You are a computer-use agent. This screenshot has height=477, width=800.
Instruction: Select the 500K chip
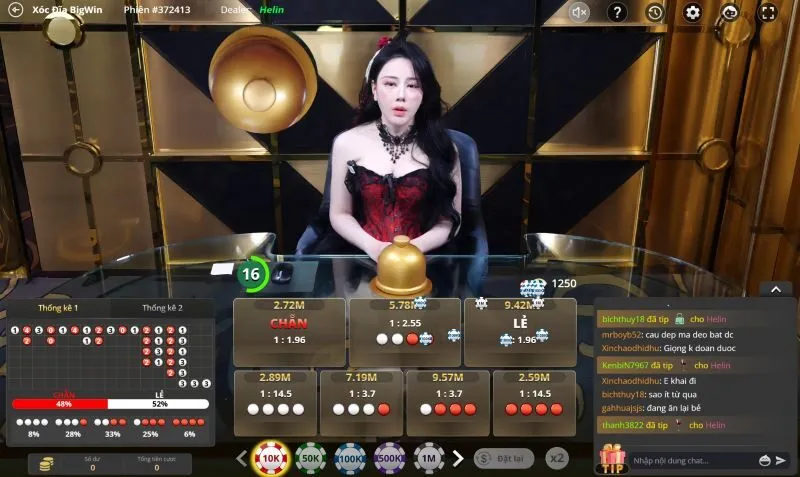click(x=389, y=458)
